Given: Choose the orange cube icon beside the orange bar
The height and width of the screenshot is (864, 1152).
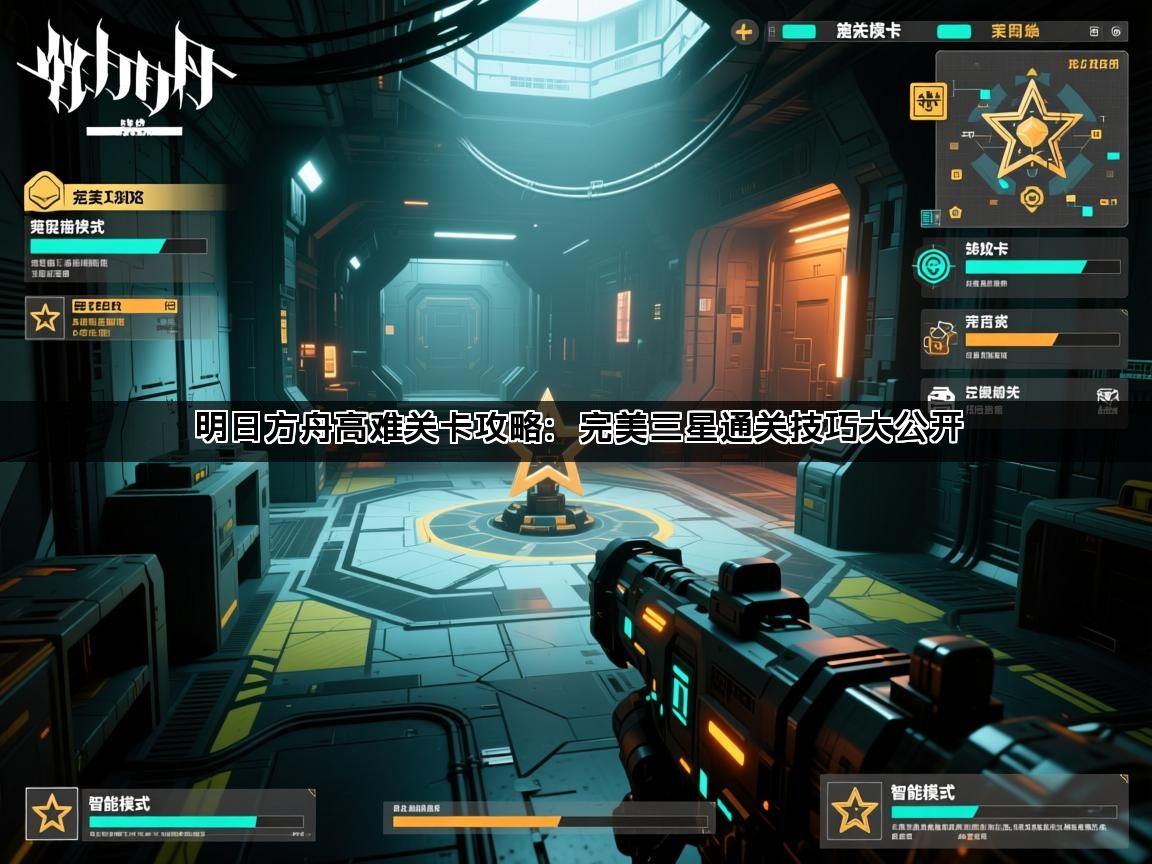Looking at the screenshot, I should coord(940,339).
